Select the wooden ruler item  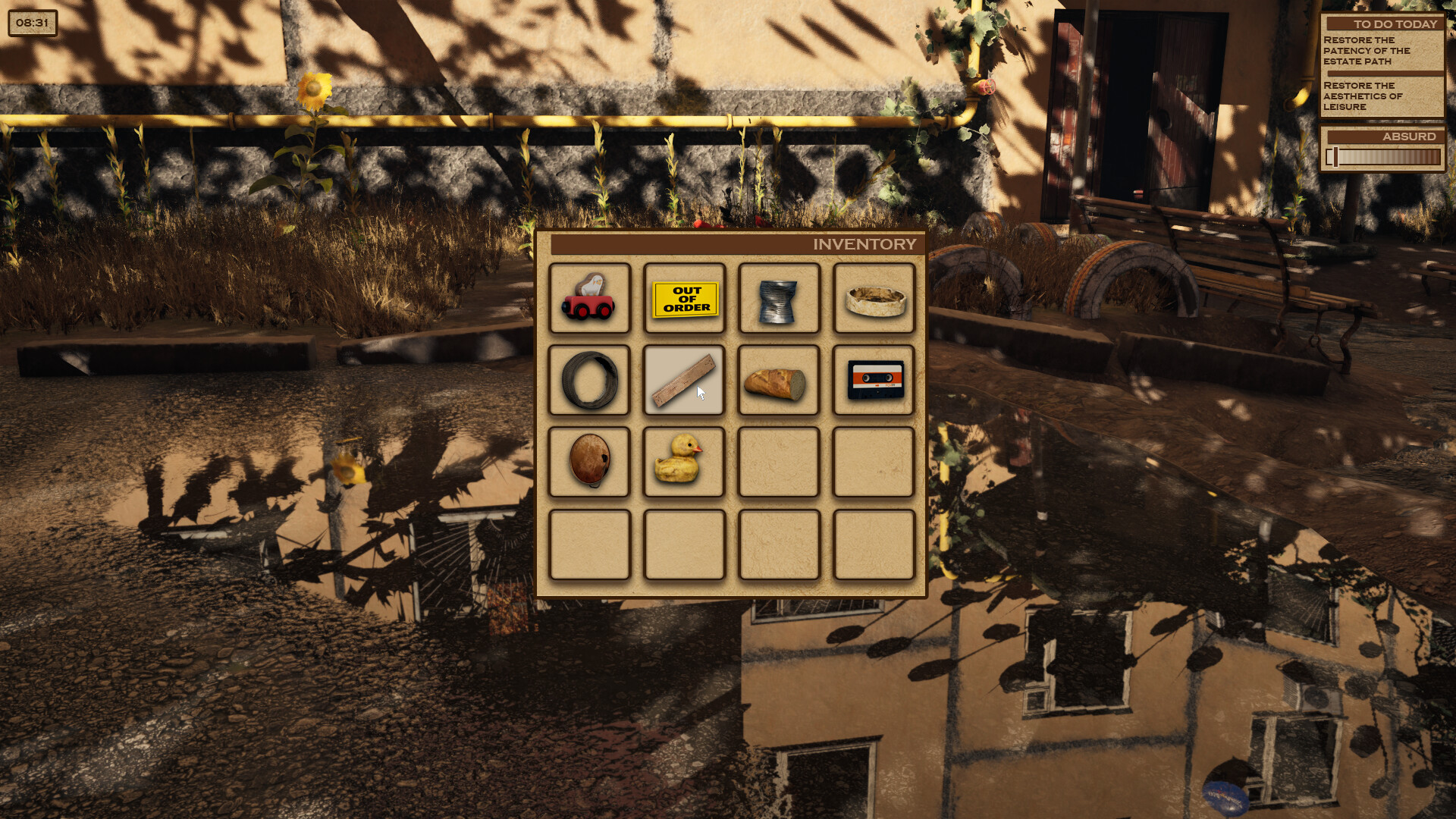point(685,381)
